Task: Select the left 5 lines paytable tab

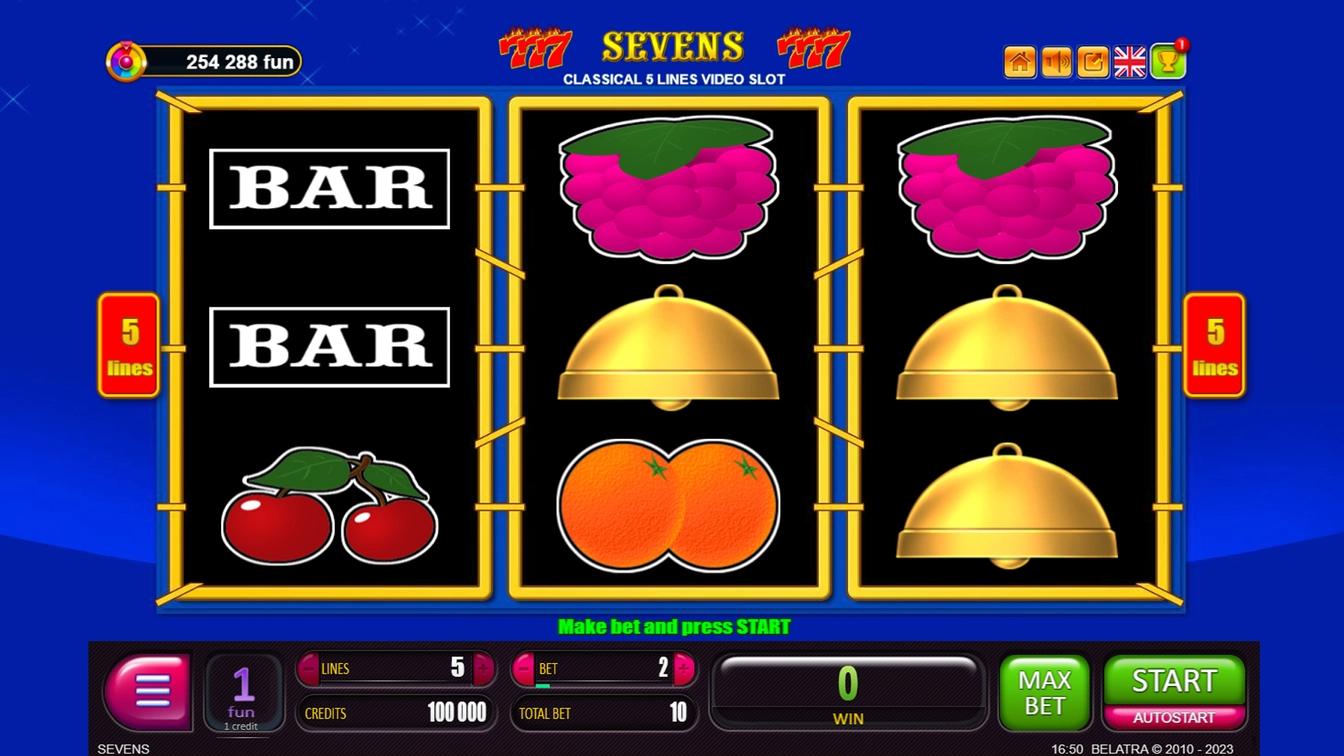Action: [x=128, y=345]
